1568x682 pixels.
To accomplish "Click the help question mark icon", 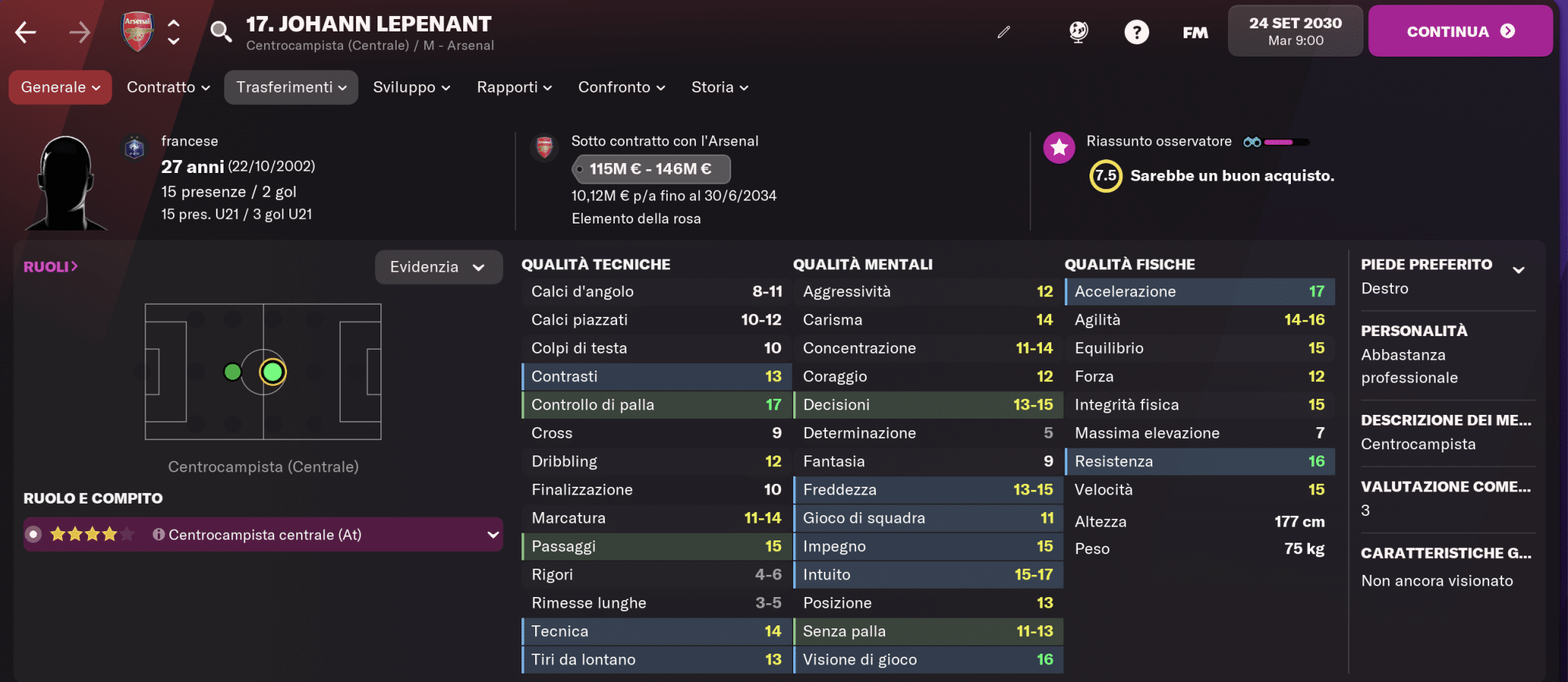I will tap(1136, 32).
